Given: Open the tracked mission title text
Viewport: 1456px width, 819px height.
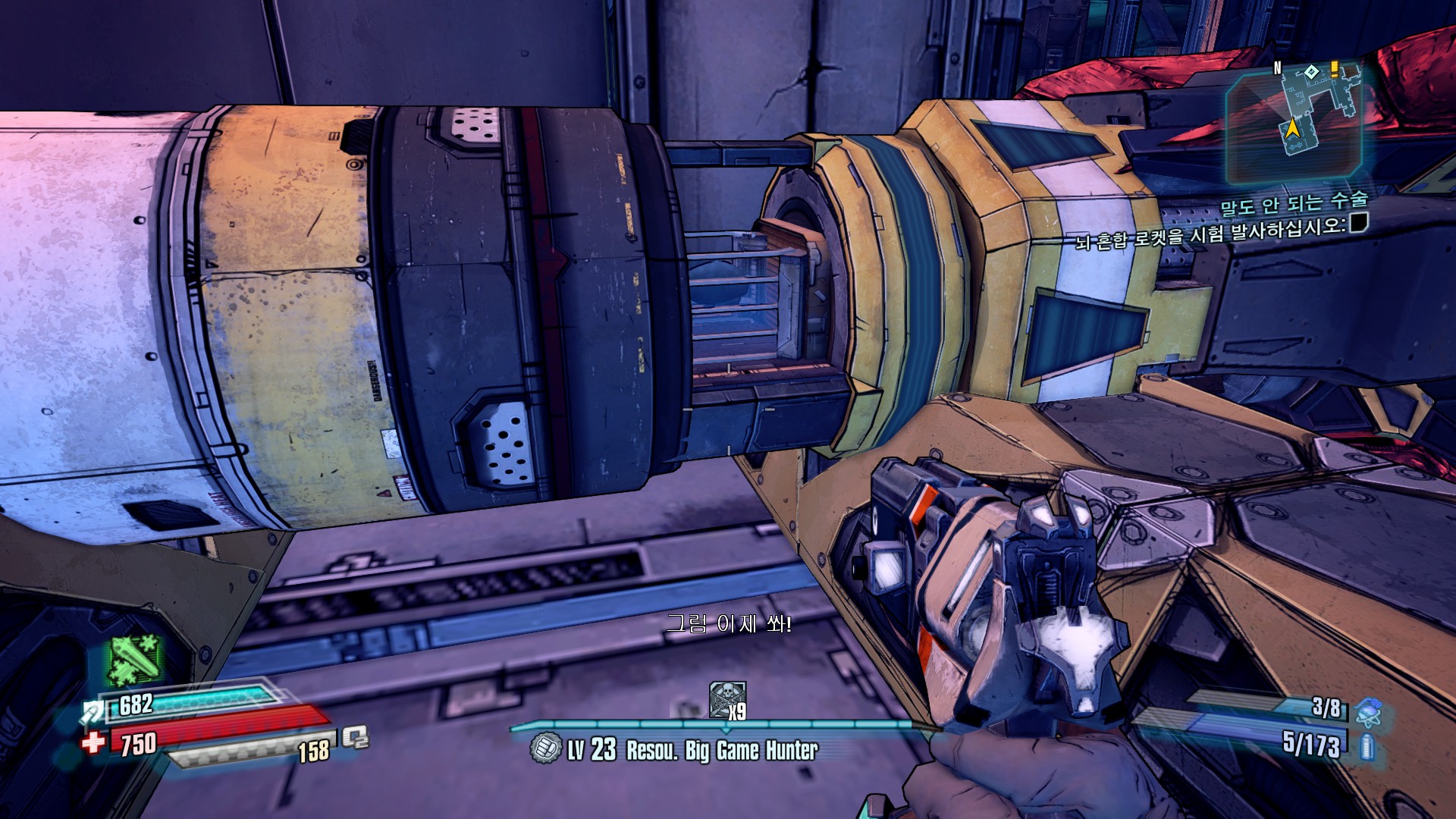Looking at the screenshot, I should pyautogui.click(x=1293, y=202).
